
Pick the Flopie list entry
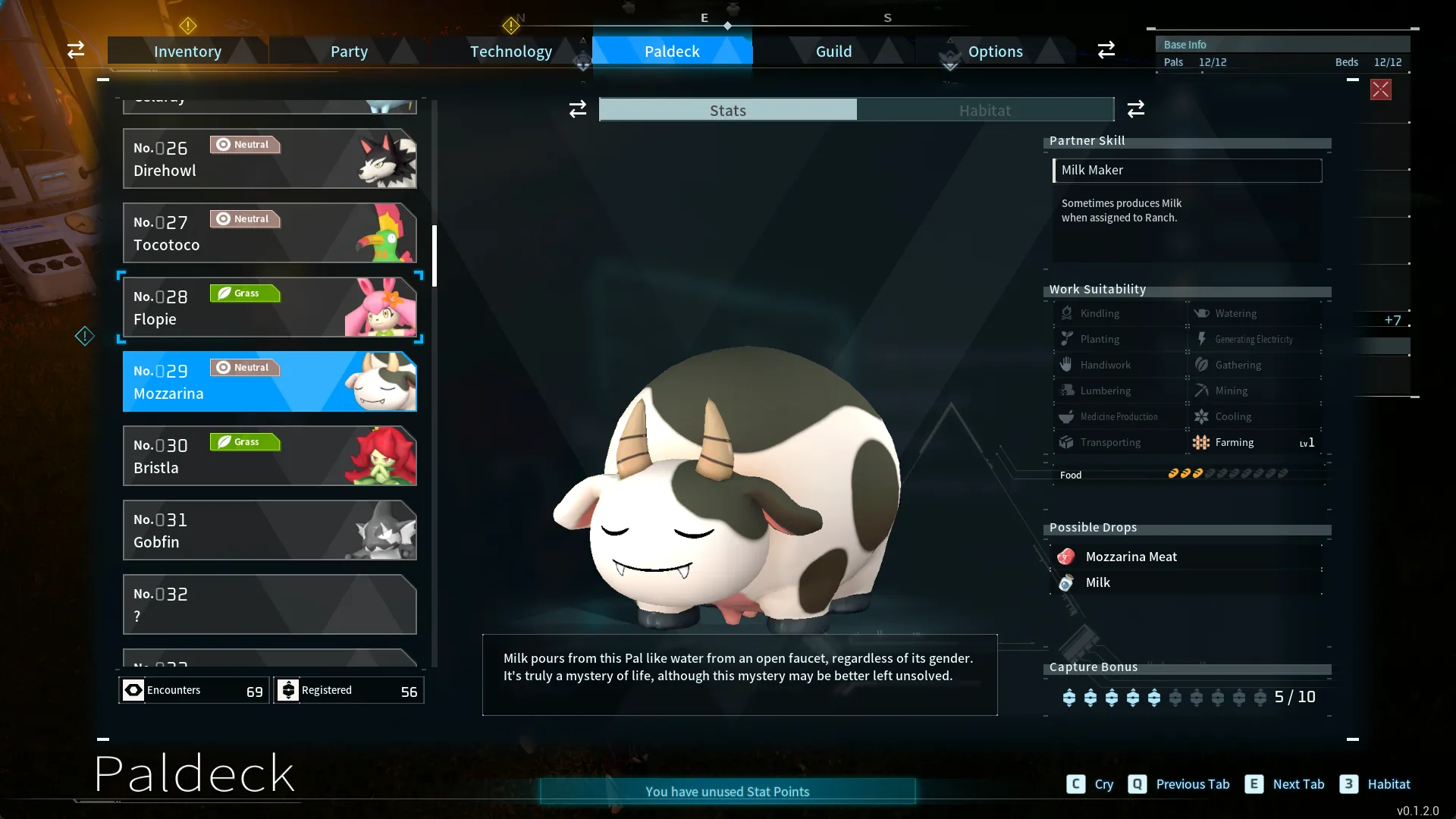coord(269,307)
